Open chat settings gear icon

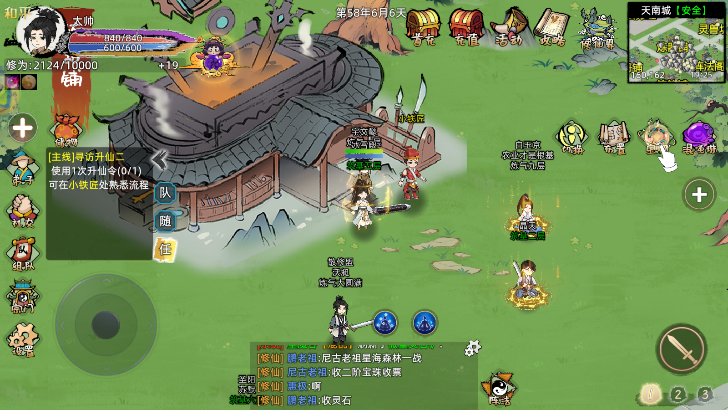coord(473,347)
